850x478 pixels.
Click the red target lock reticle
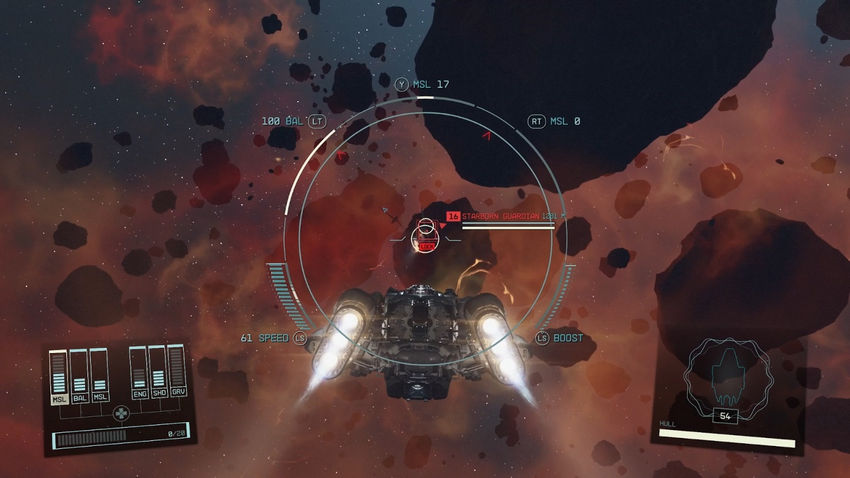(427, 240)
